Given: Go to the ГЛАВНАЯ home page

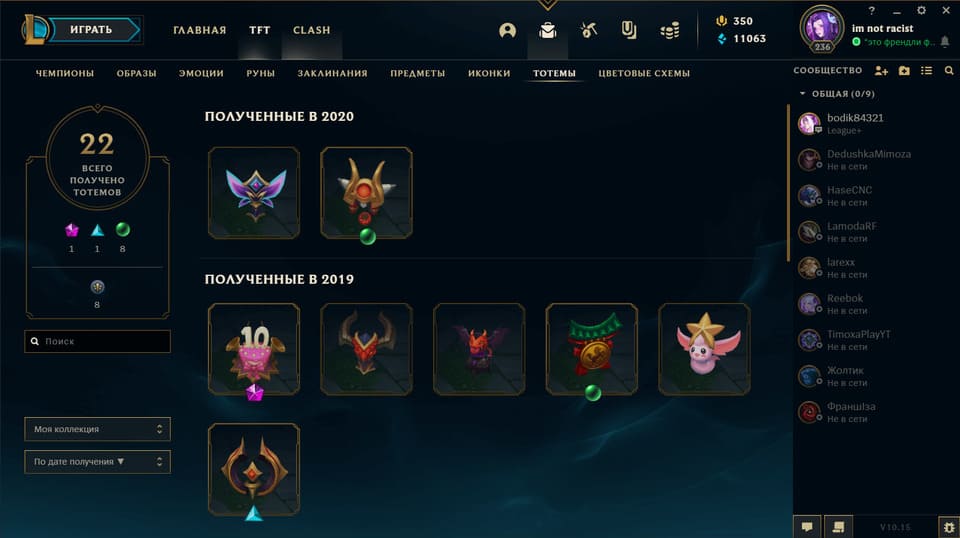Looking at the screenshot, I should tap(199, 30).
